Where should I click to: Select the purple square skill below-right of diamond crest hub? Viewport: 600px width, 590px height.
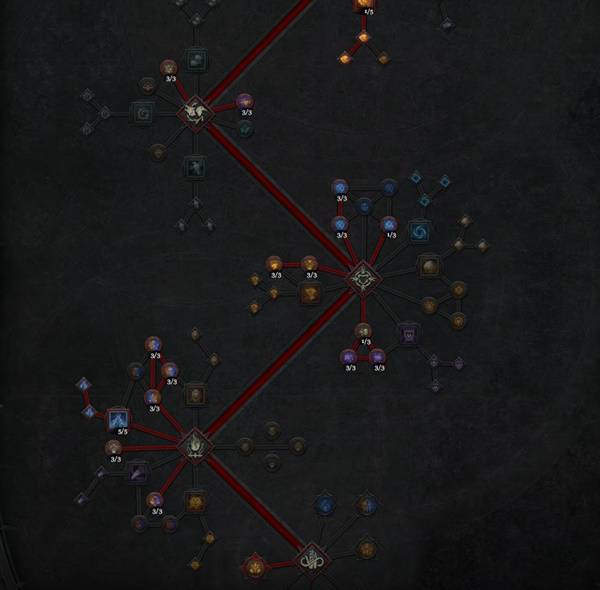click(x=408, y=333)
